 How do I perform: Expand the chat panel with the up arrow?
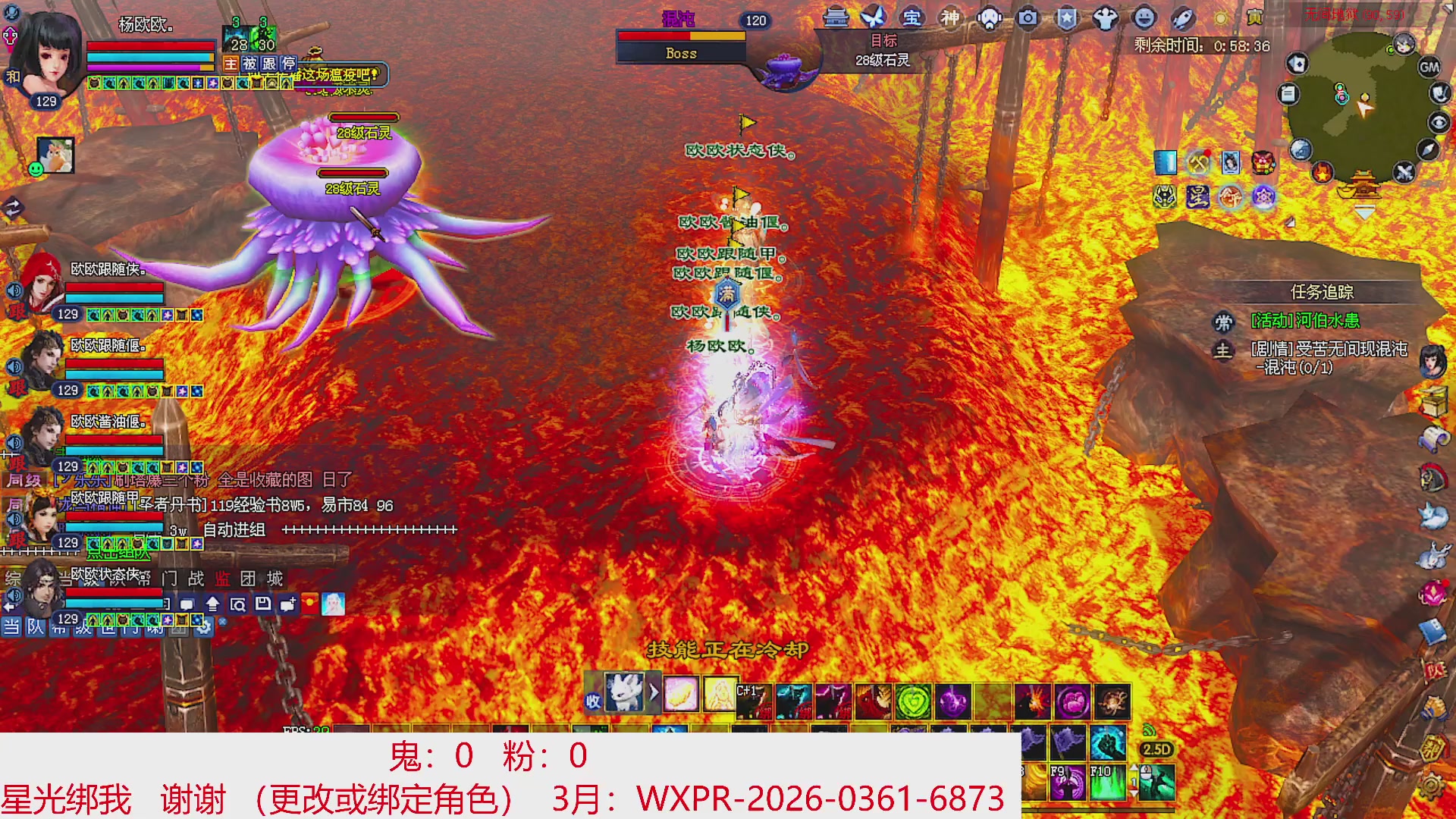pyautogui.click(x=214, y=605)
